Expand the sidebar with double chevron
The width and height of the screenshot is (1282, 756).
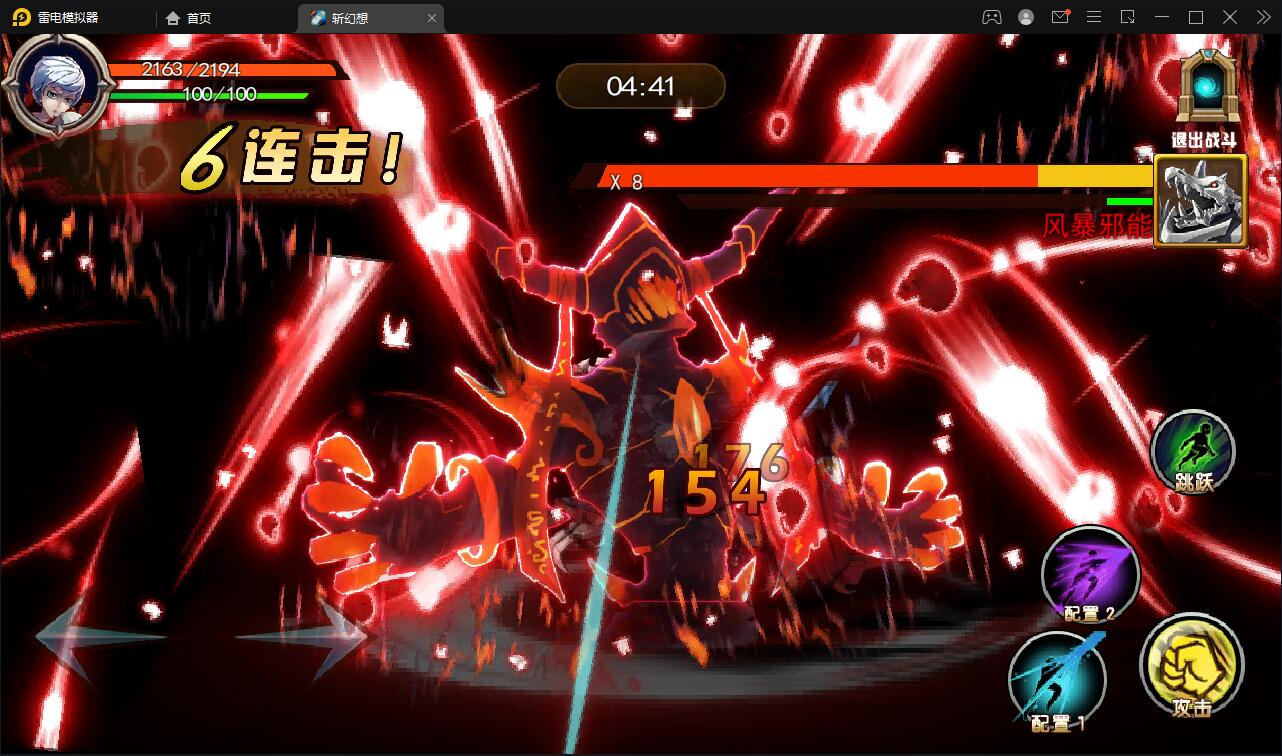coord(1264,17)
